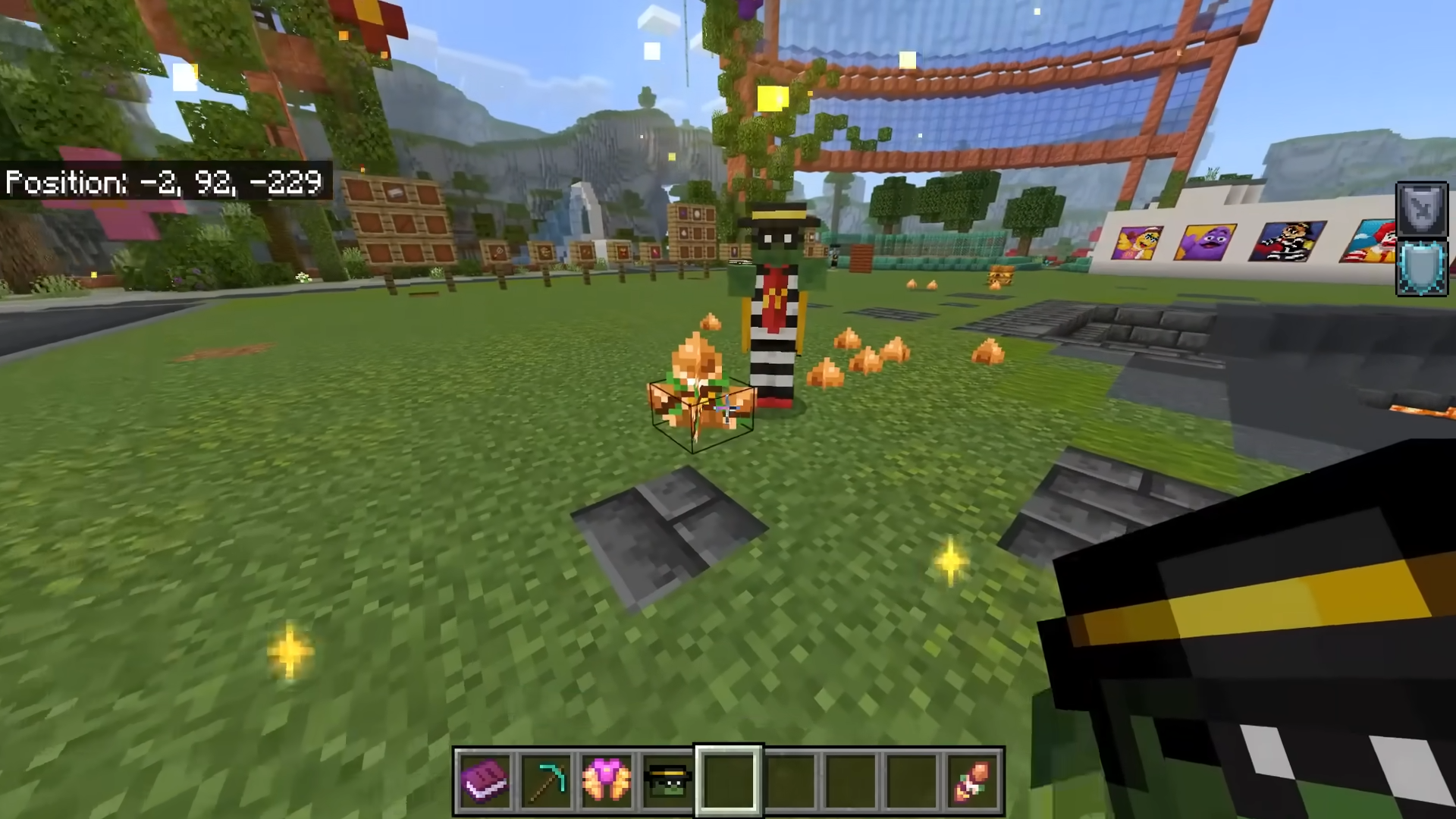Select the orange-tipped wand hotbar slot

[x=973, y=780]
